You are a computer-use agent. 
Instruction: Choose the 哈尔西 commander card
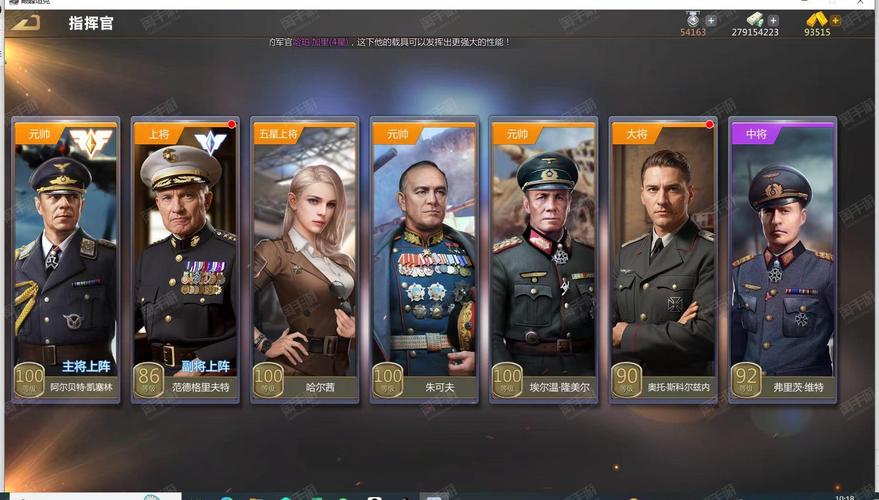[x=304, y=260]
